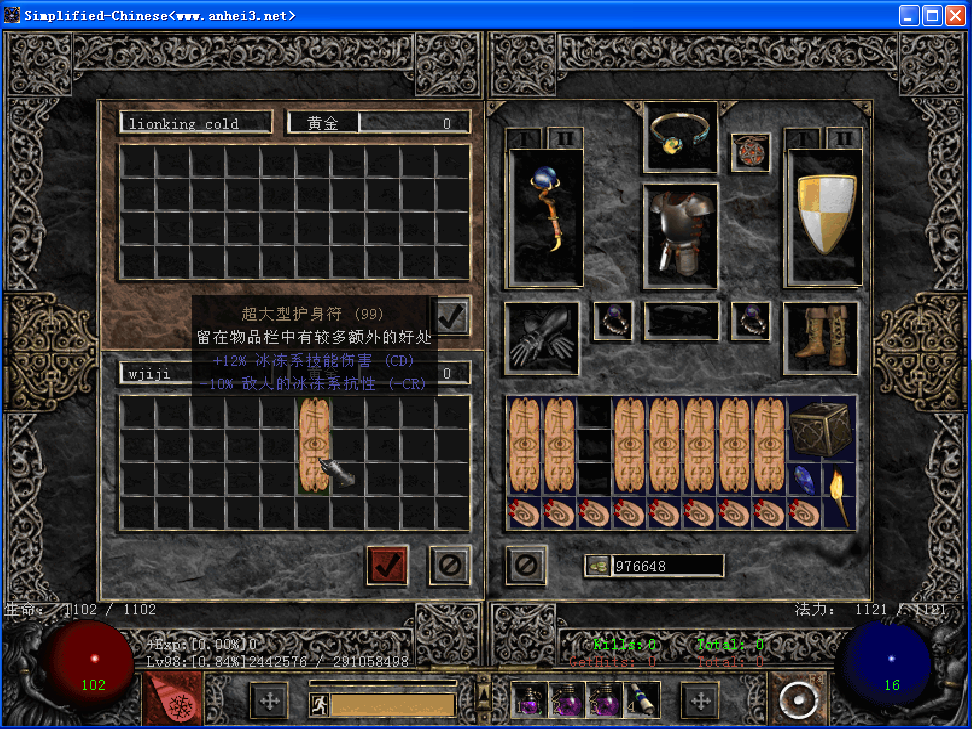972x729 pixels.
Task: Open the right skill selection ring icon
Action: tap(796, 699)
